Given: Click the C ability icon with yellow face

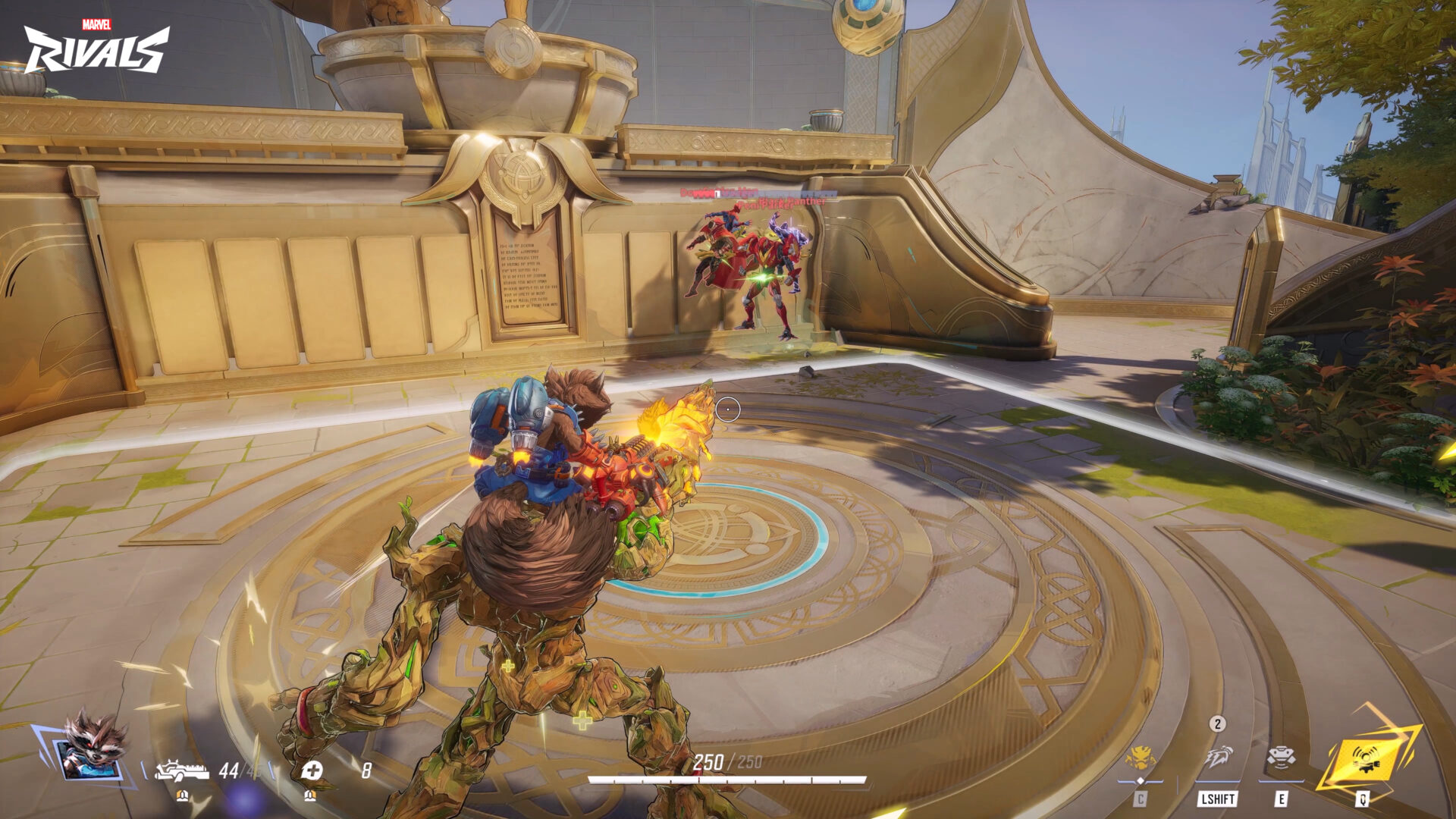Looking at the screenshot, I should 1143,758.
